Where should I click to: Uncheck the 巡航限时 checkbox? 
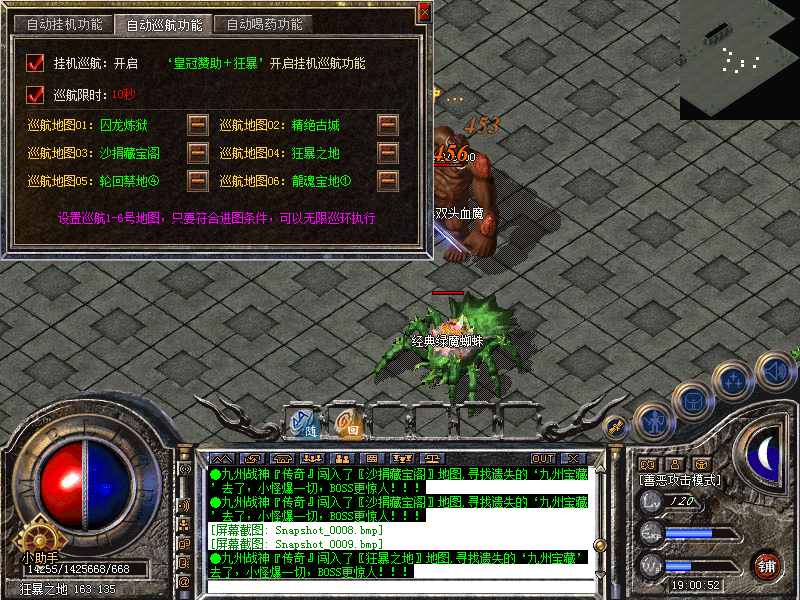point(36,94)
